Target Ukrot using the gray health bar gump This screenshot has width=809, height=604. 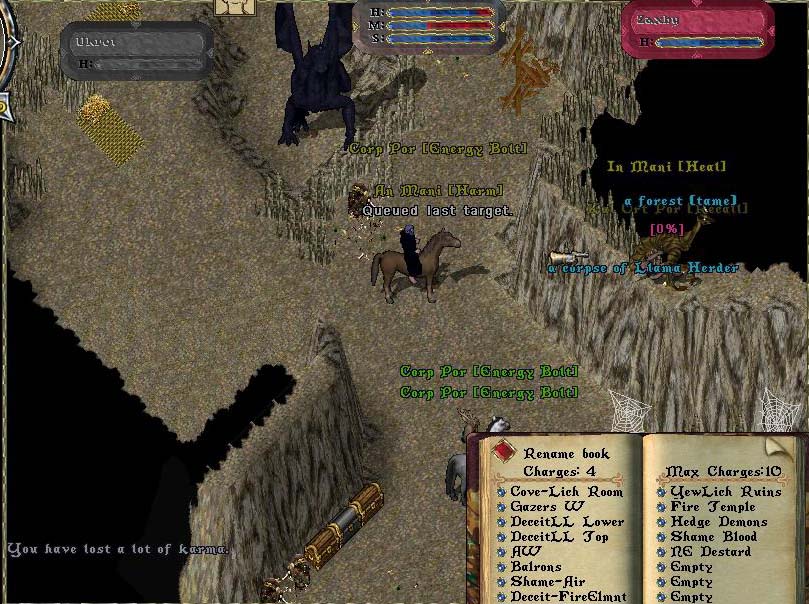click(136, 51)
